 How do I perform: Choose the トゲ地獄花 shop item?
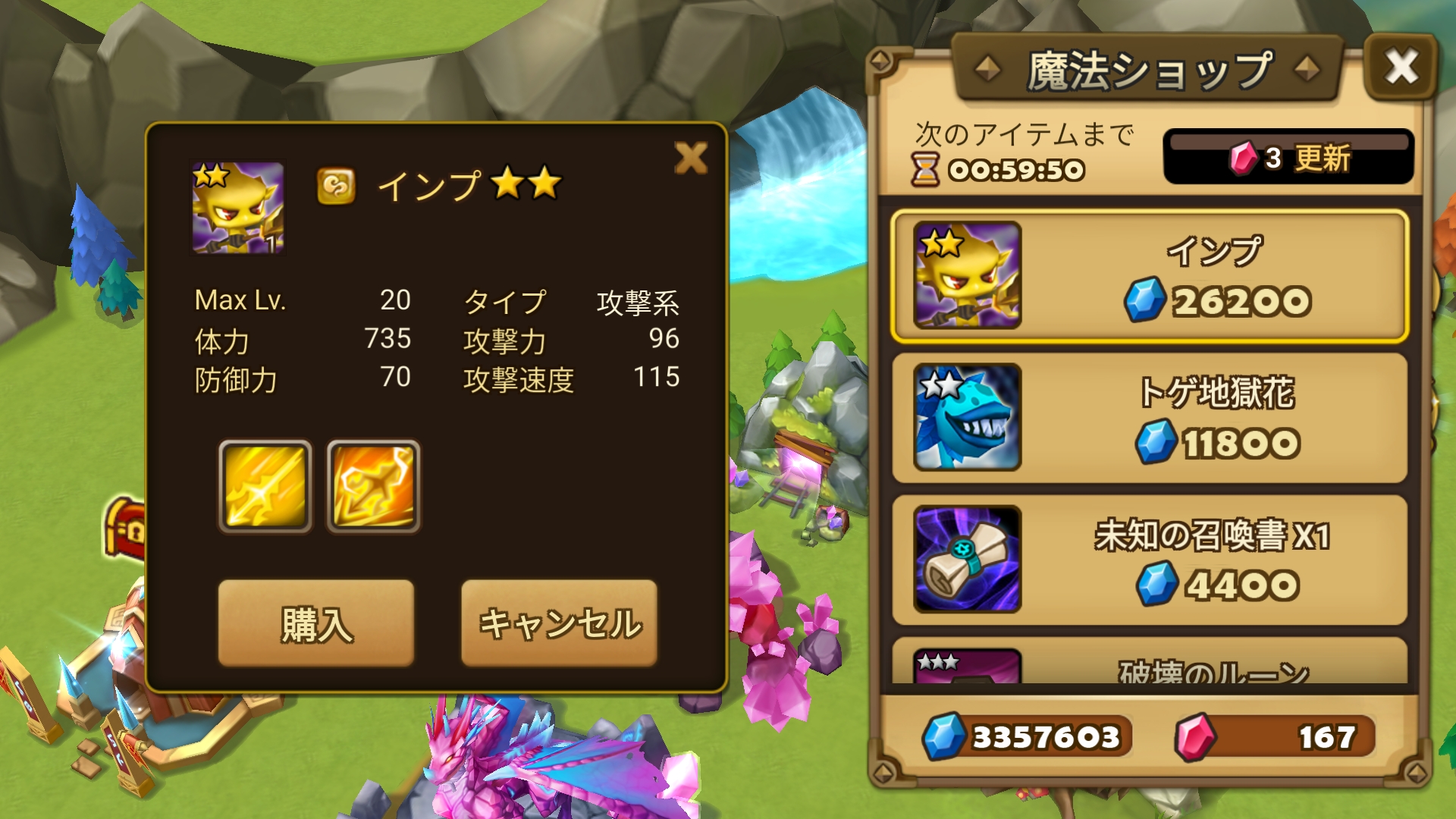pos(1150,417)
